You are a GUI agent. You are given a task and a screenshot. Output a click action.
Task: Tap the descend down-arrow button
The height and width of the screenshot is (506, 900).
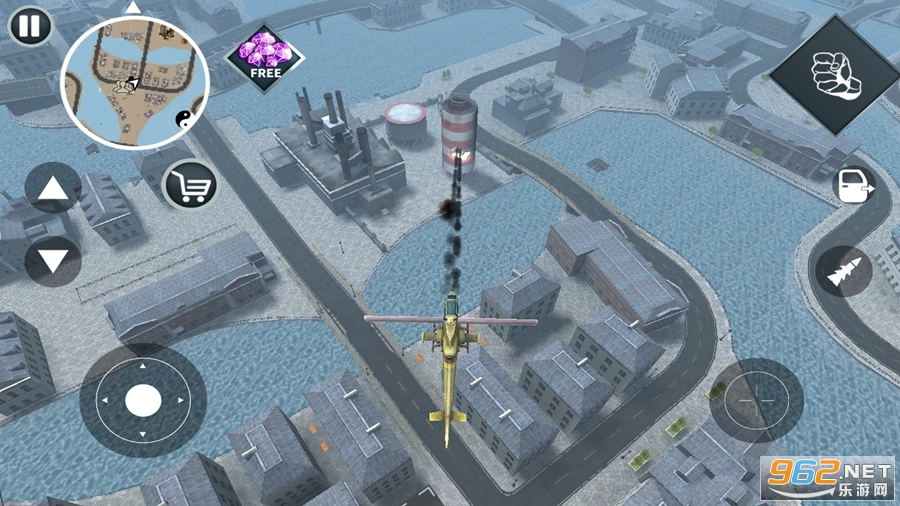pyautogui.click(x=52, y=262)
